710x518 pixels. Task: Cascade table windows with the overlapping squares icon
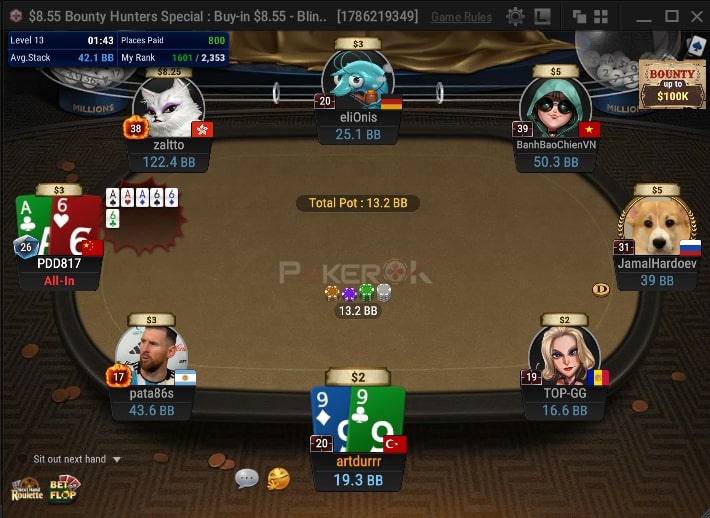pyautogui.click(x=579, y=17)
